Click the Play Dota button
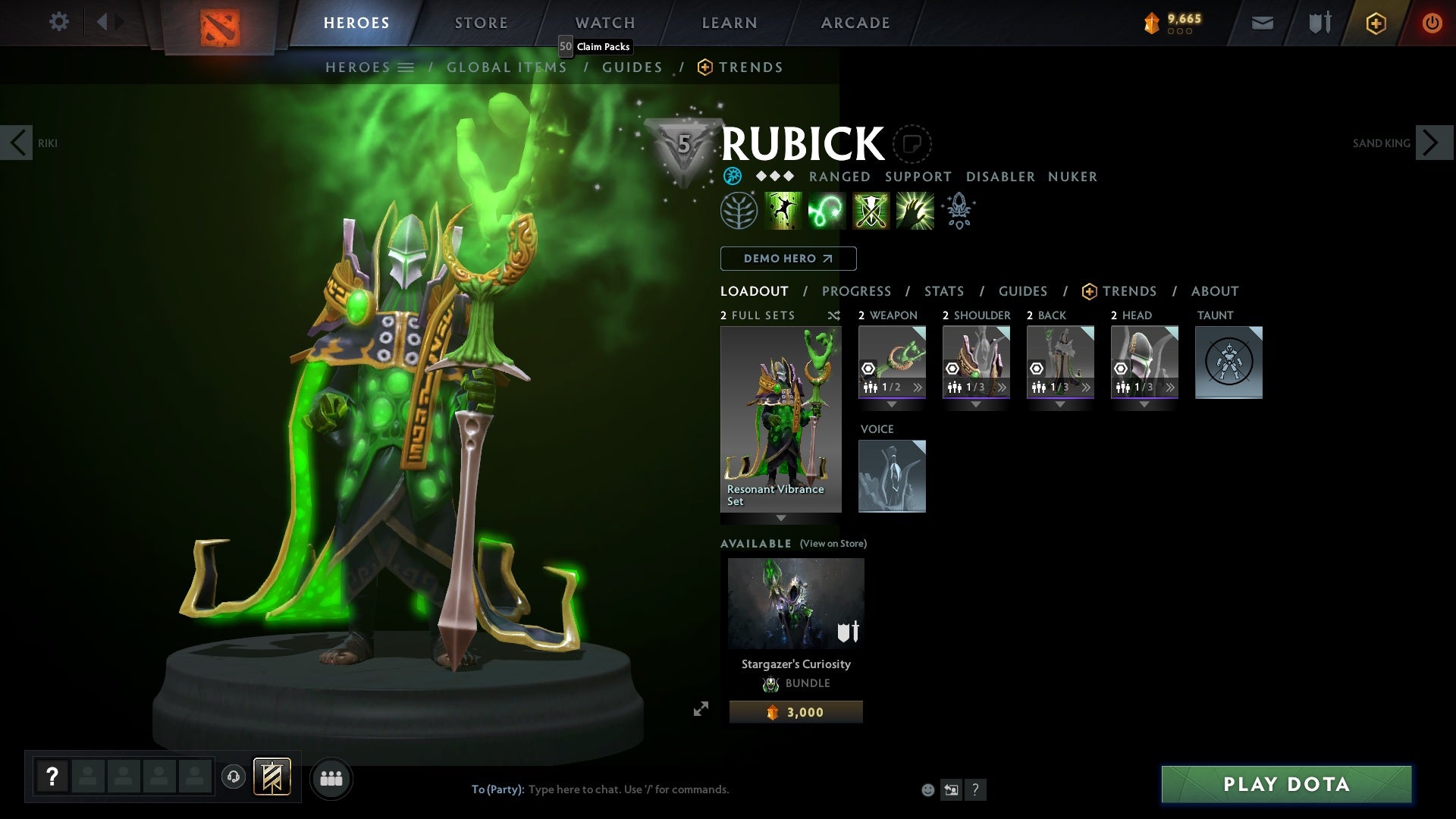Screen dimensions: 1456x819 click(x=1287, y=785)
